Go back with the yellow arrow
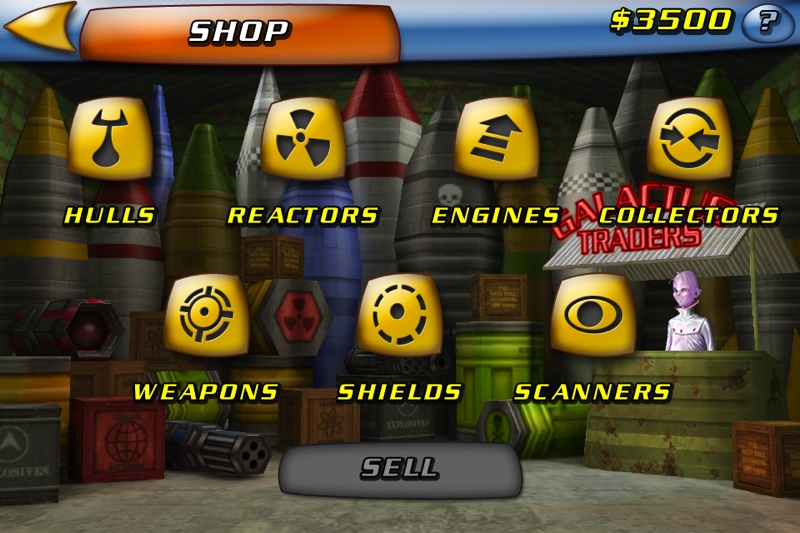The width and height of the screenshot is (800, 533). [40, 25]
